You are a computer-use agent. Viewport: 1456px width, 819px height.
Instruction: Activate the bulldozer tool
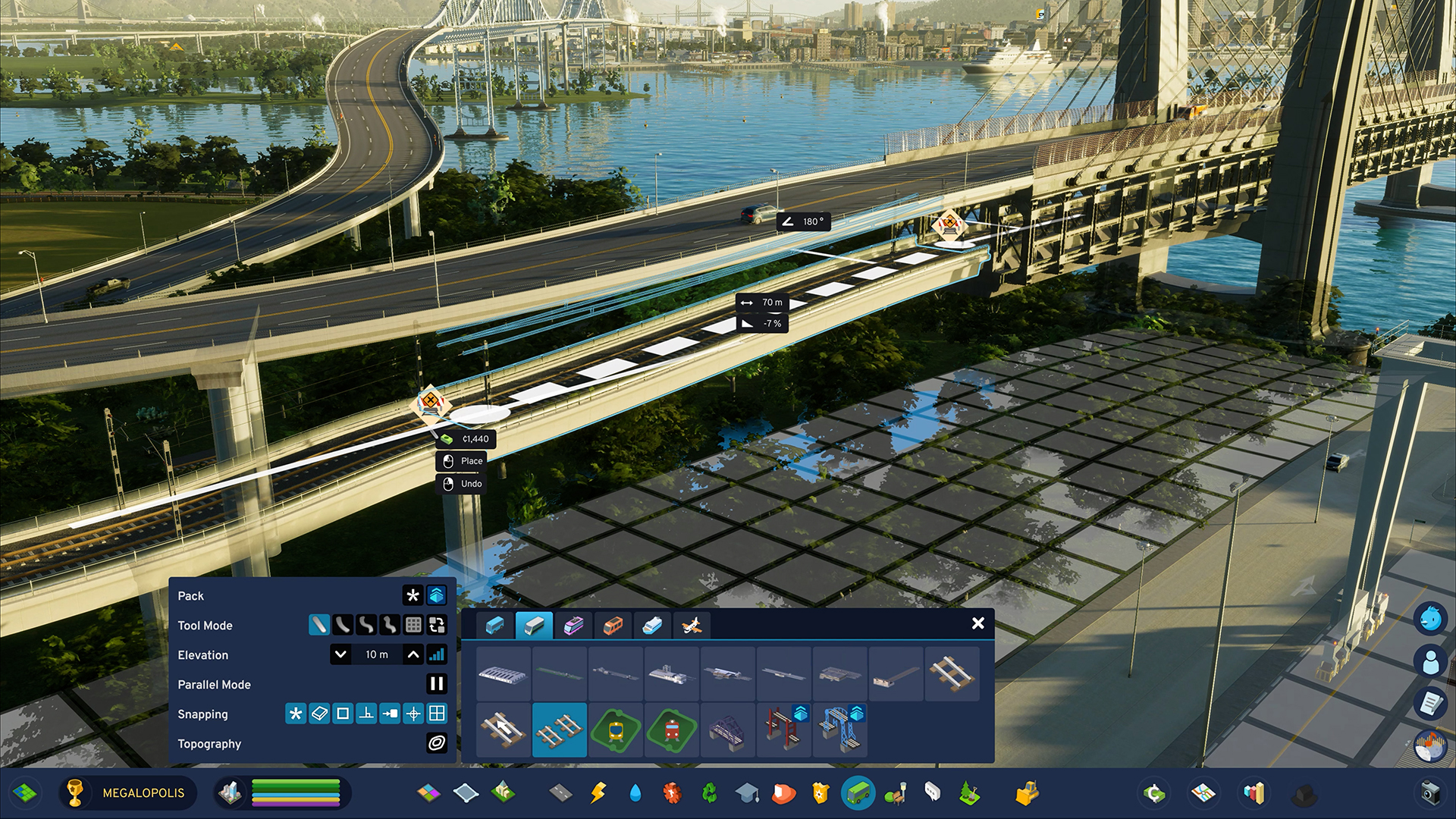1027,793
